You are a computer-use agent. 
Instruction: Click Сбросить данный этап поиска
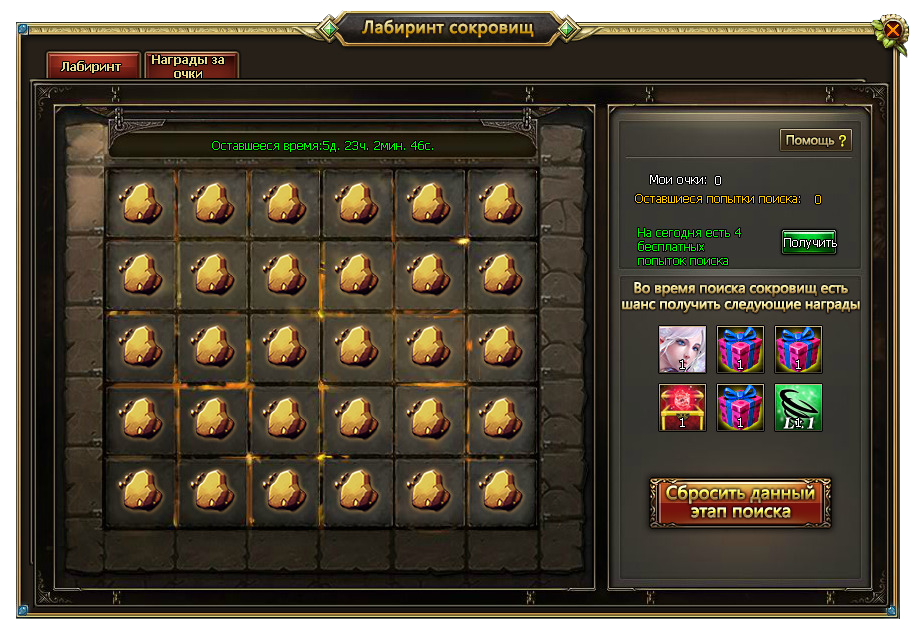[740, 502]
